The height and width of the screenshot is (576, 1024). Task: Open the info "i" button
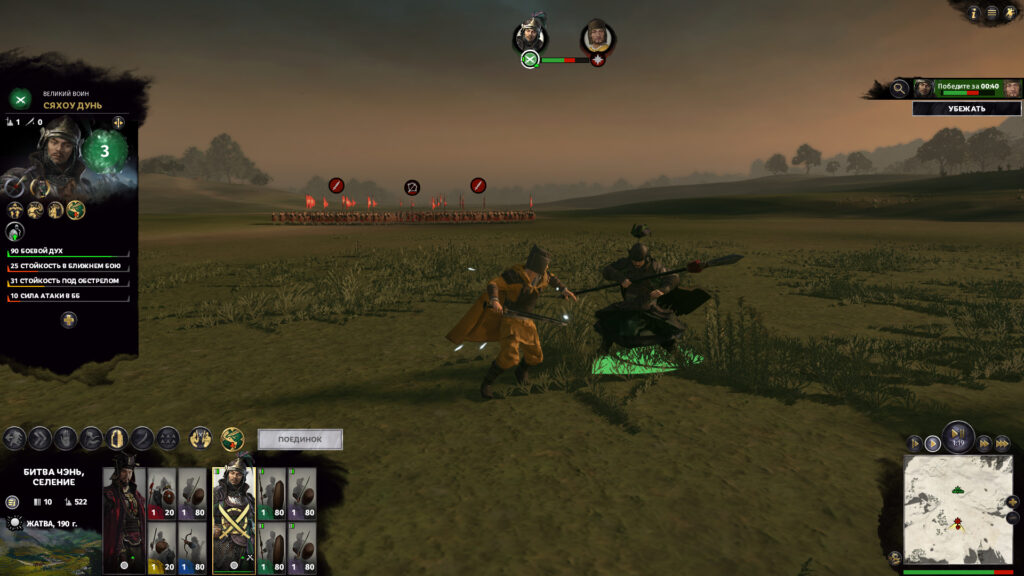click(x=974, y=13)
